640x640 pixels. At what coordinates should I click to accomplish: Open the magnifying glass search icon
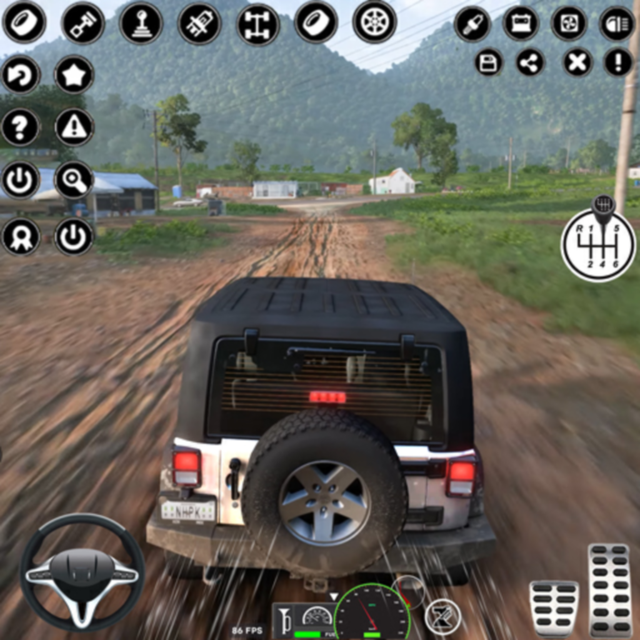point(73,180)
